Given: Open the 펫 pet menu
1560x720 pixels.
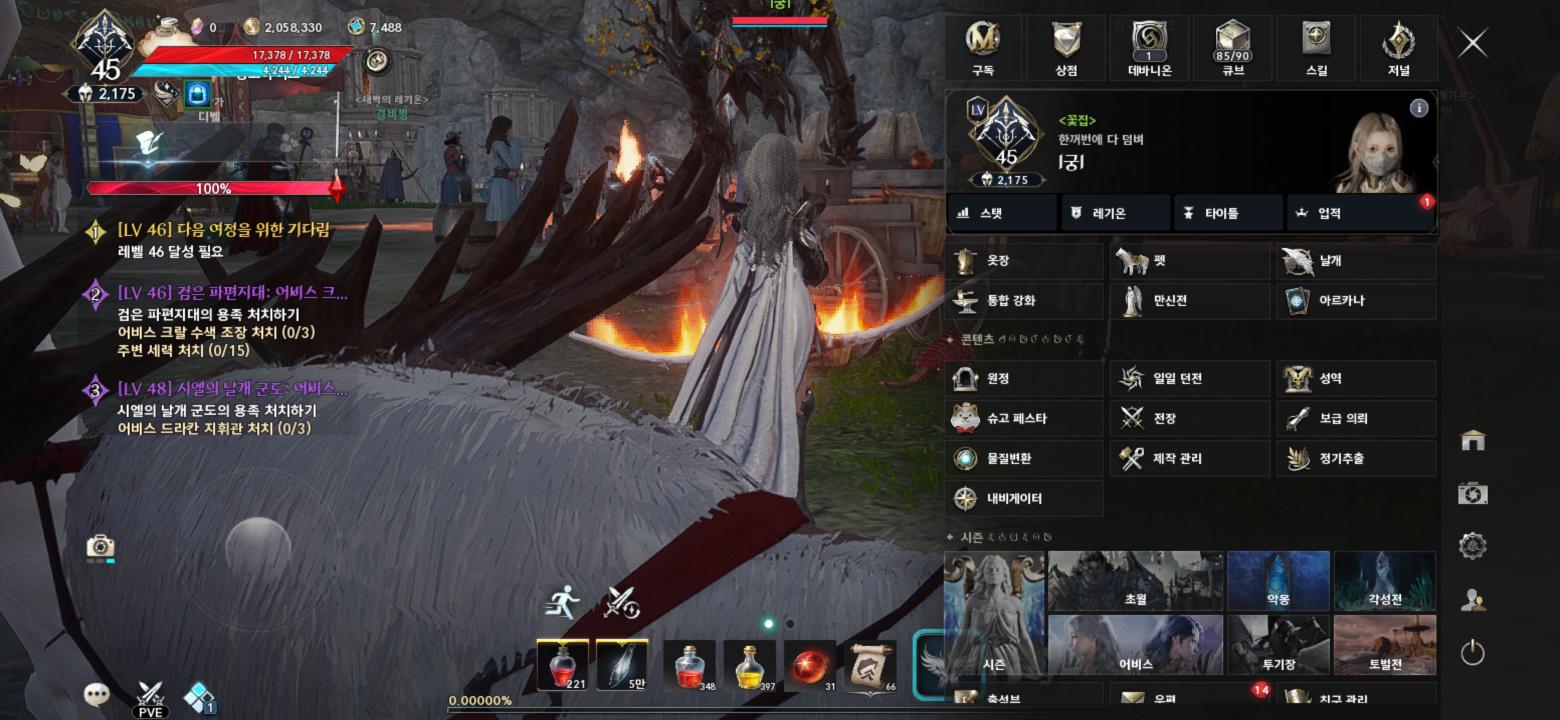Looking at the screenshot, I should coord(1190,261).
